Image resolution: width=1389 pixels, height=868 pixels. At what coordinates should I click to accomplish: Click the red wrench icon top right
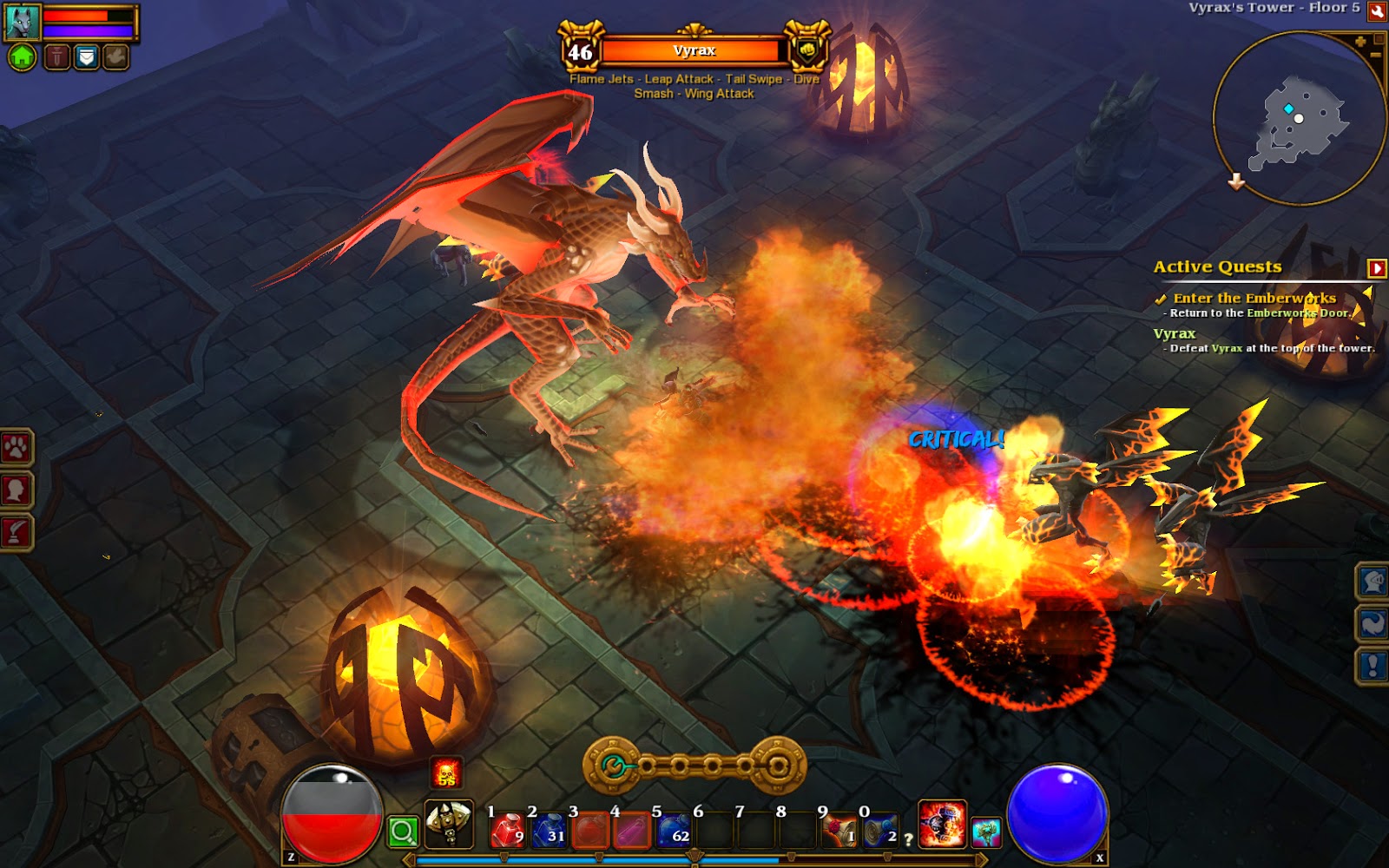pos(1375,12)
